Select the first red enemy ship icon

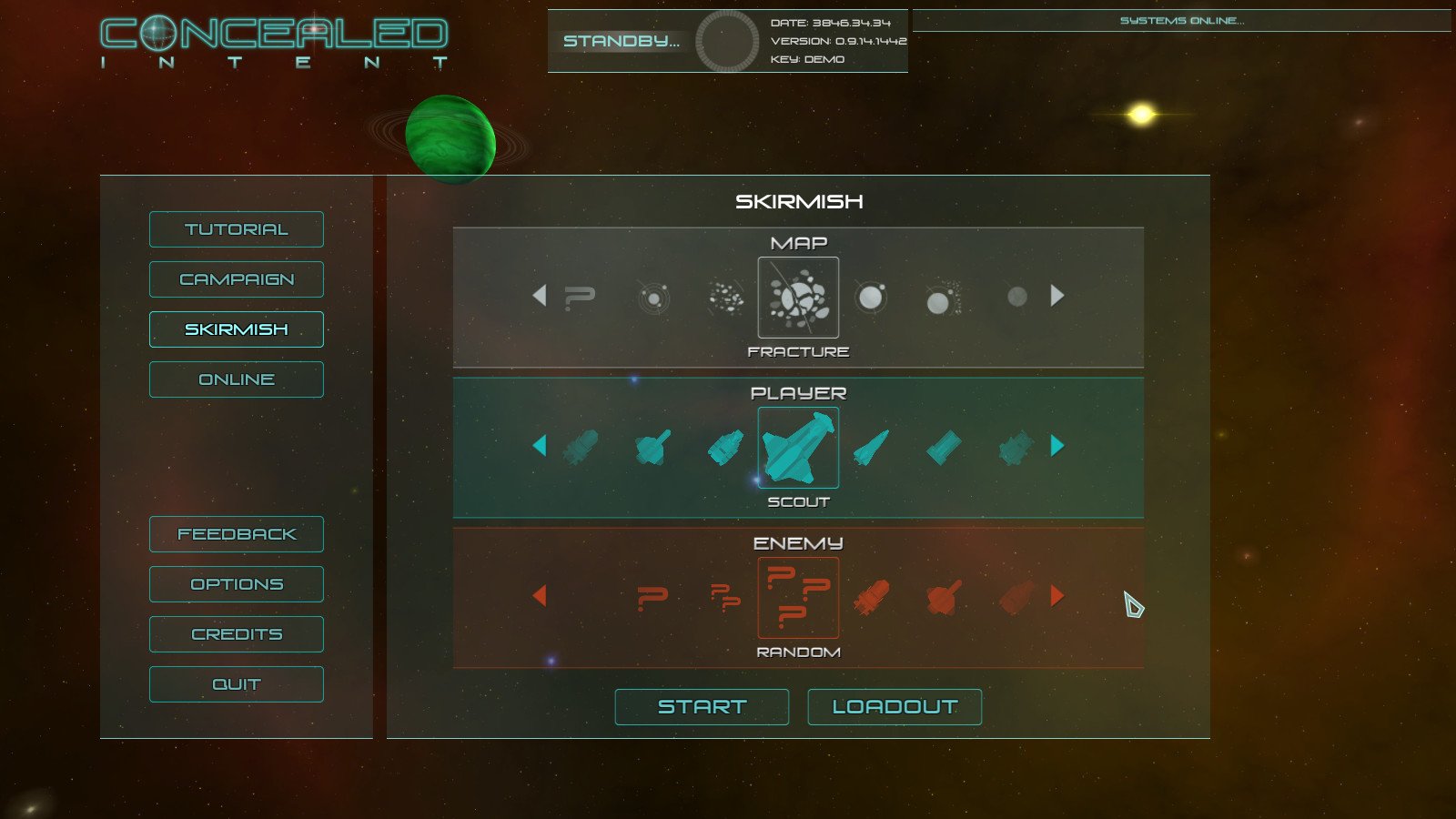pos(871,597)
